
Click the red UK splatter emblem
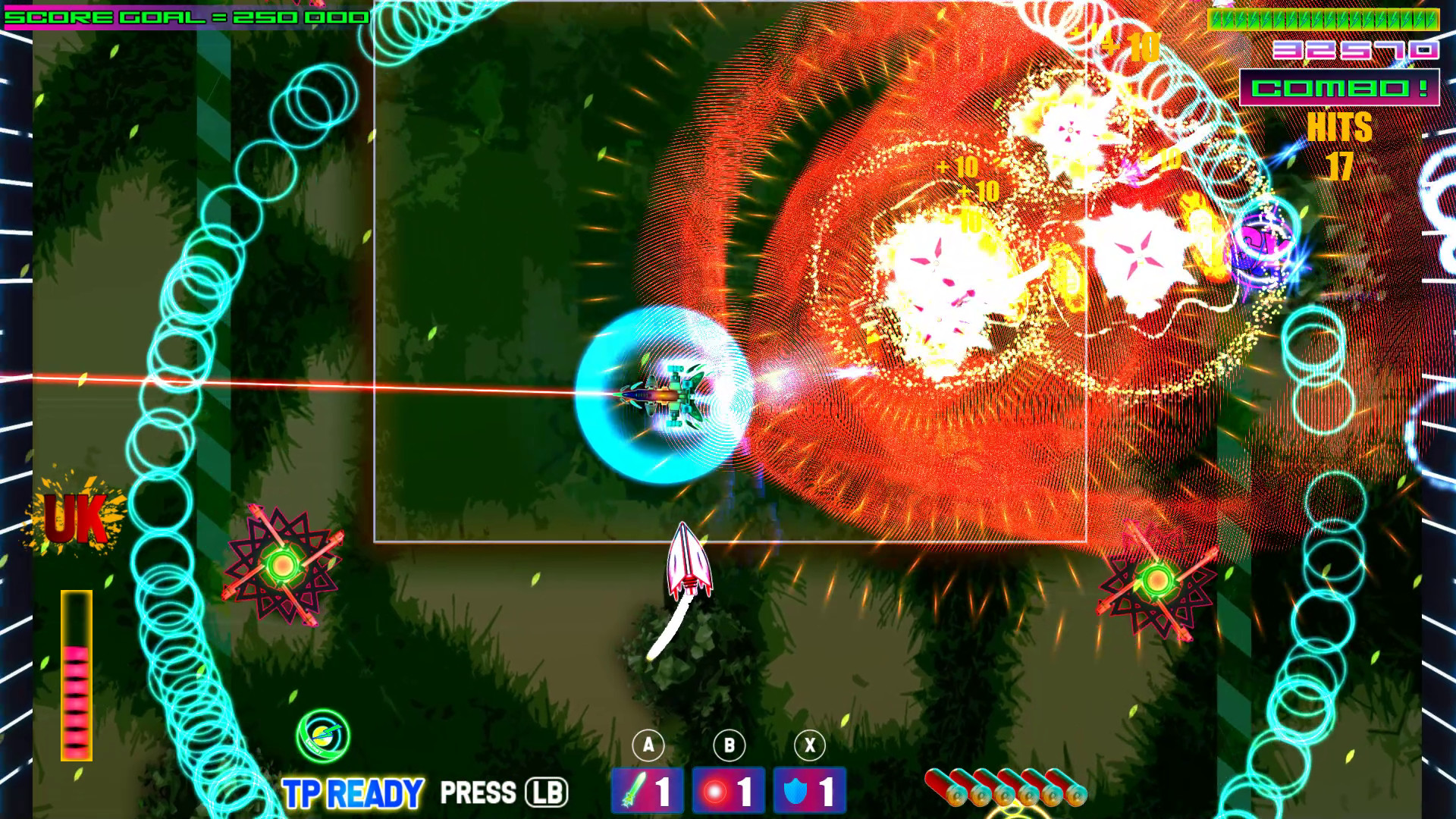click(x=76, y=518)
